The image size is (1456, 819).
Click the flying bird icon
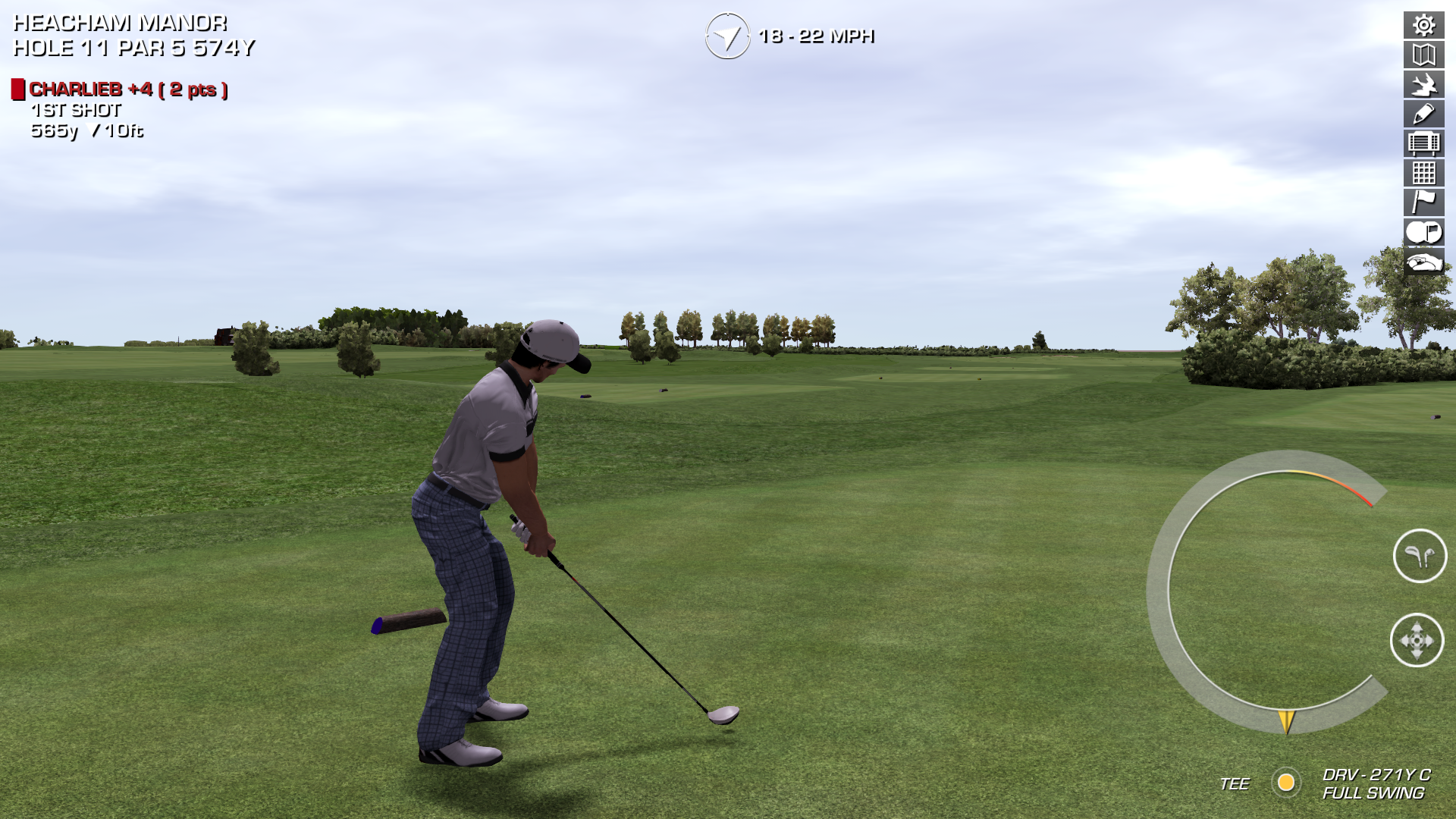click(x=1423, y=84)
